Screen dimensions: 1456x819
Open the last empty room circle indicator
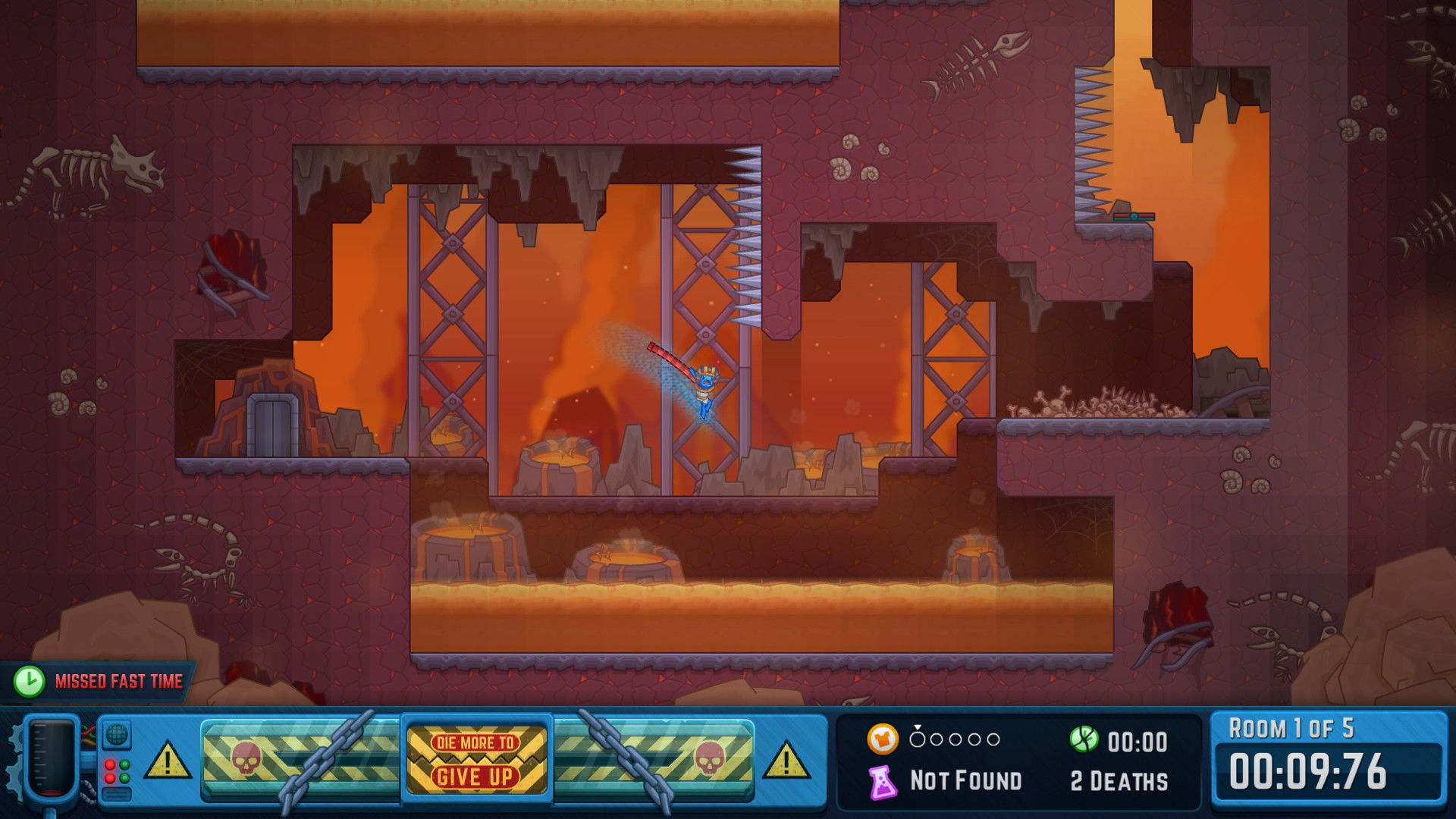[x=993, y=739]
